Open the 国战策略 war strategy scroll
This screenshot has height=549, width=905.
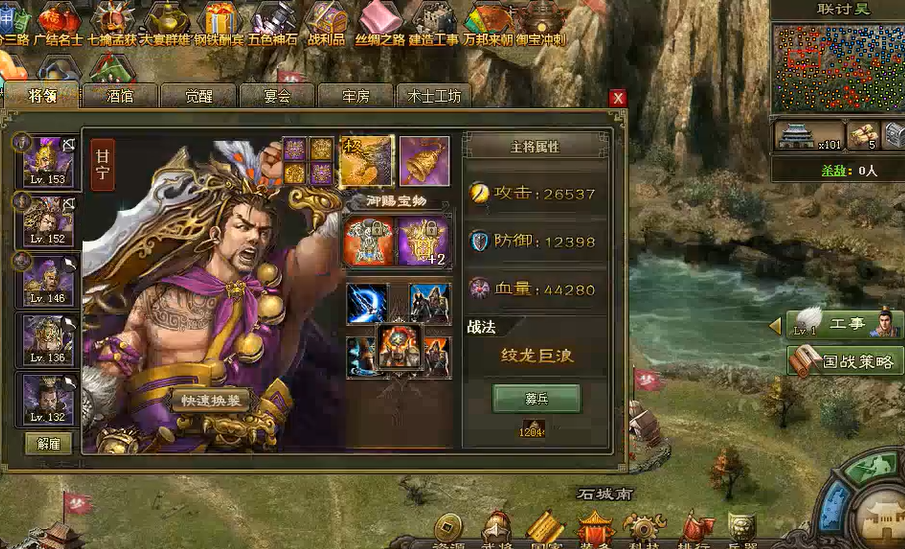(845, 360)
